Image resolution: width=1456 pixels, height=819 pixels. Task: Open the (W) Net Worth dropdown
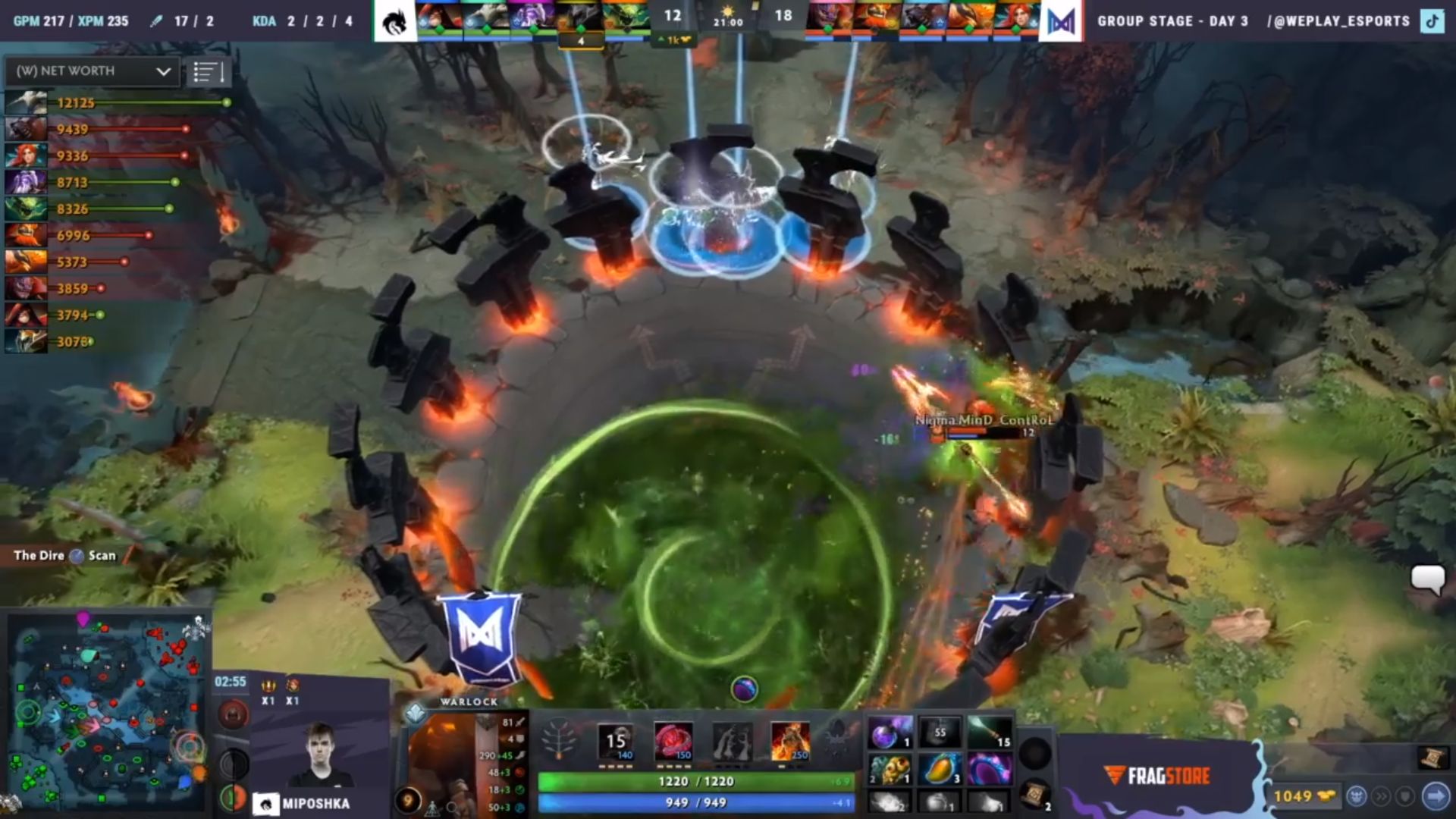[x=91, y=71]
